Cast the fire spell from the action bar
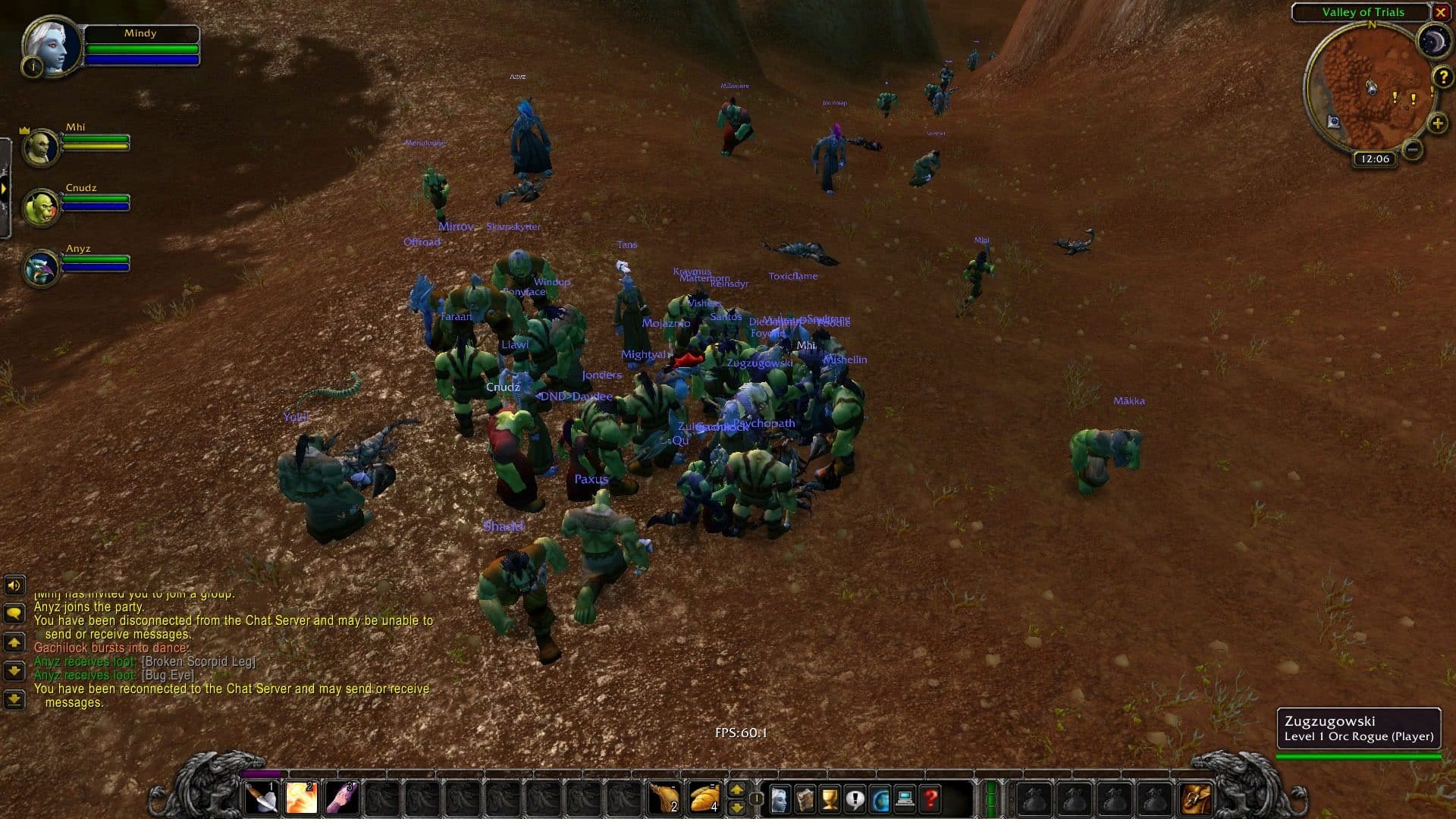 coord(302,796)
